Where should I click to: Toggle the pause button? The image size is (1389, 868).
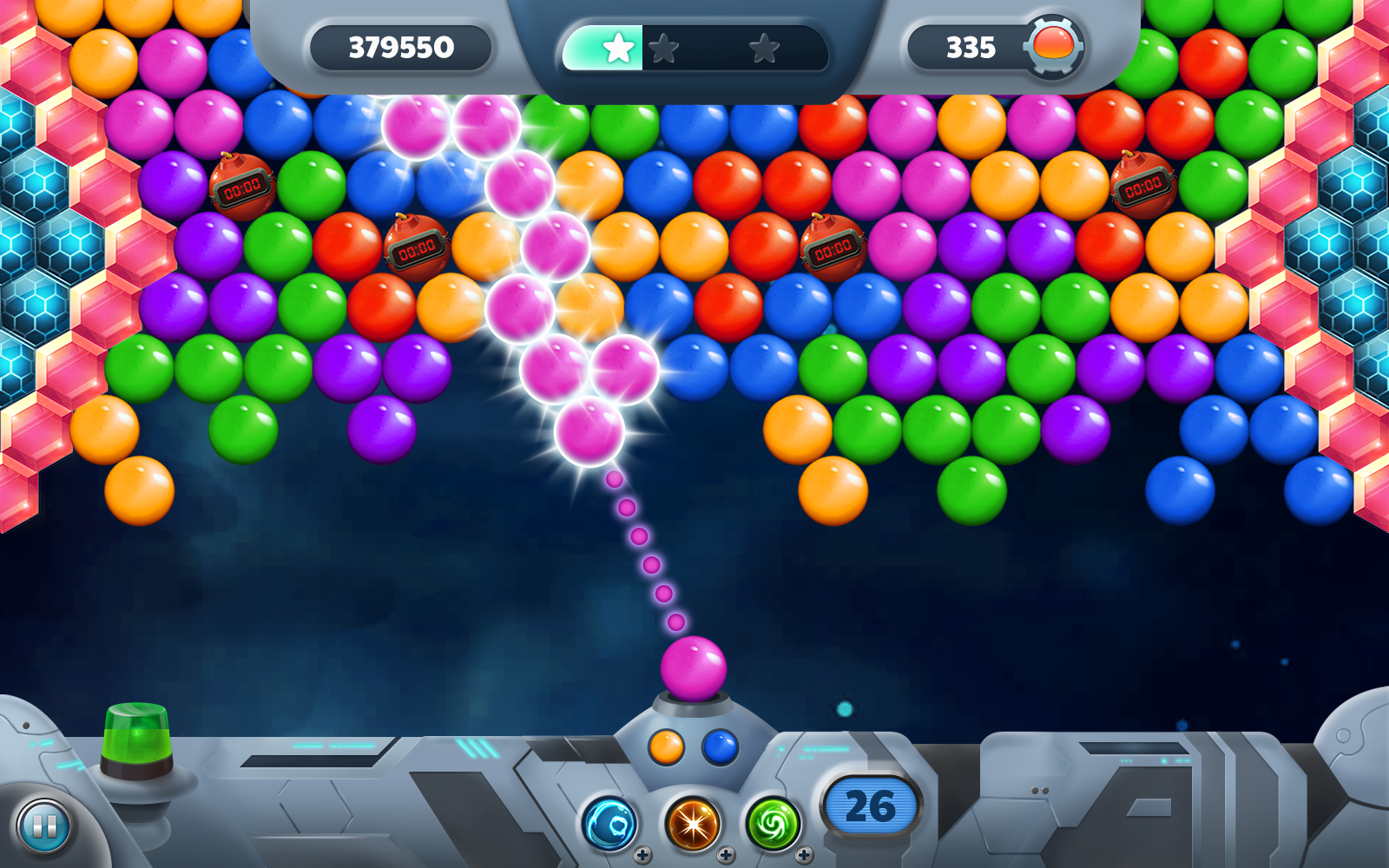coord(43,827)
